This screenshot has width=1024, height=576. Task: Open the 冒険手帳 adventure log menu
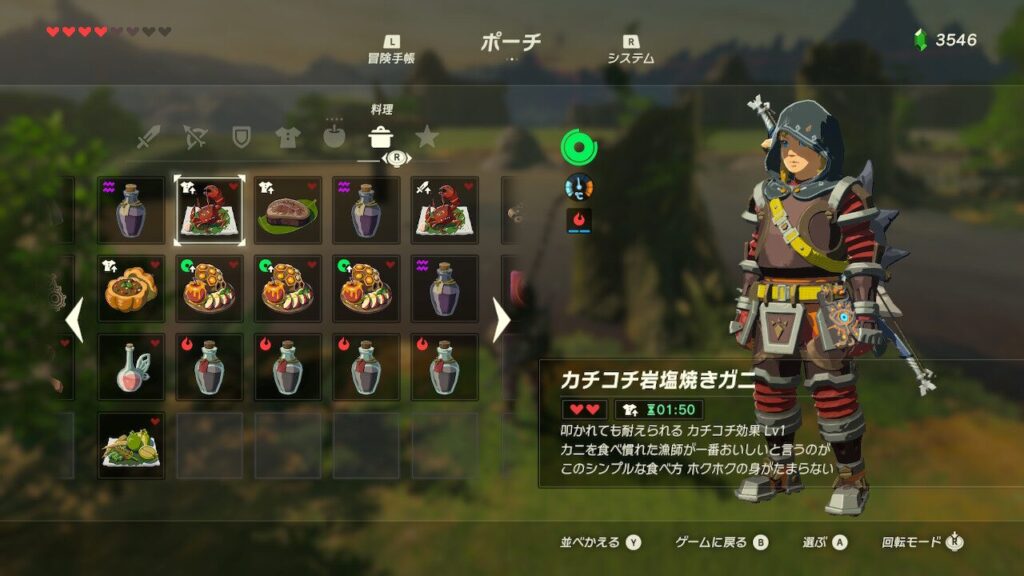pyautogui.click(x=391, y=51)
